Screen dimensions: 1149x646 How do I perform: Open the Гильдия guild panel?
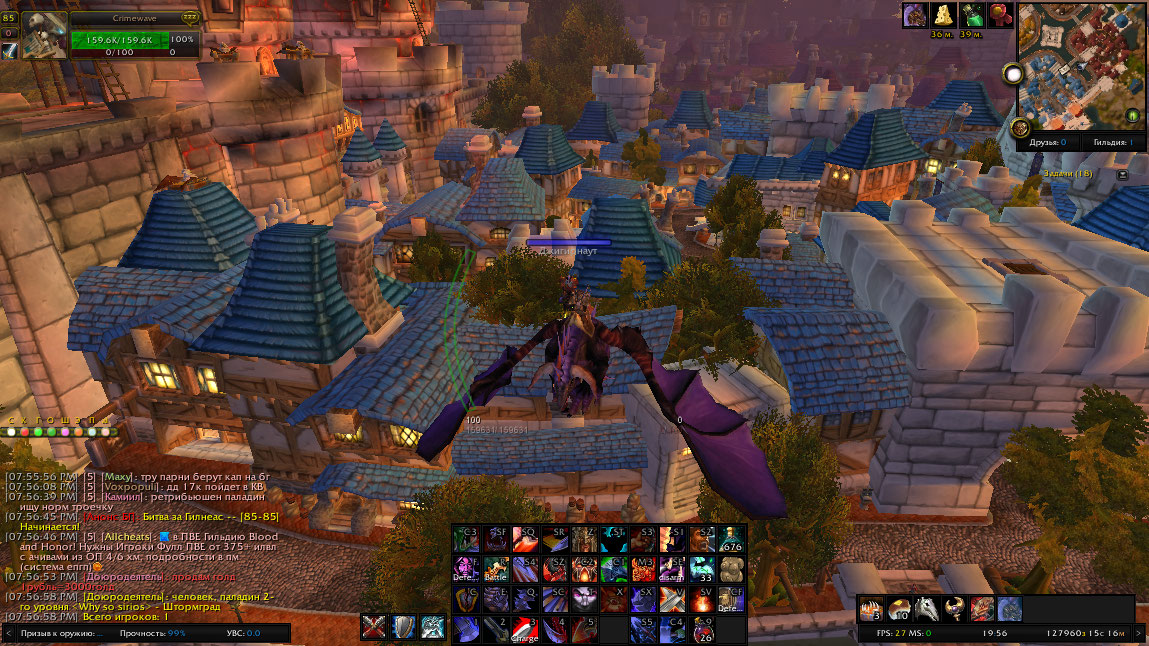[x=1113, y=143]
